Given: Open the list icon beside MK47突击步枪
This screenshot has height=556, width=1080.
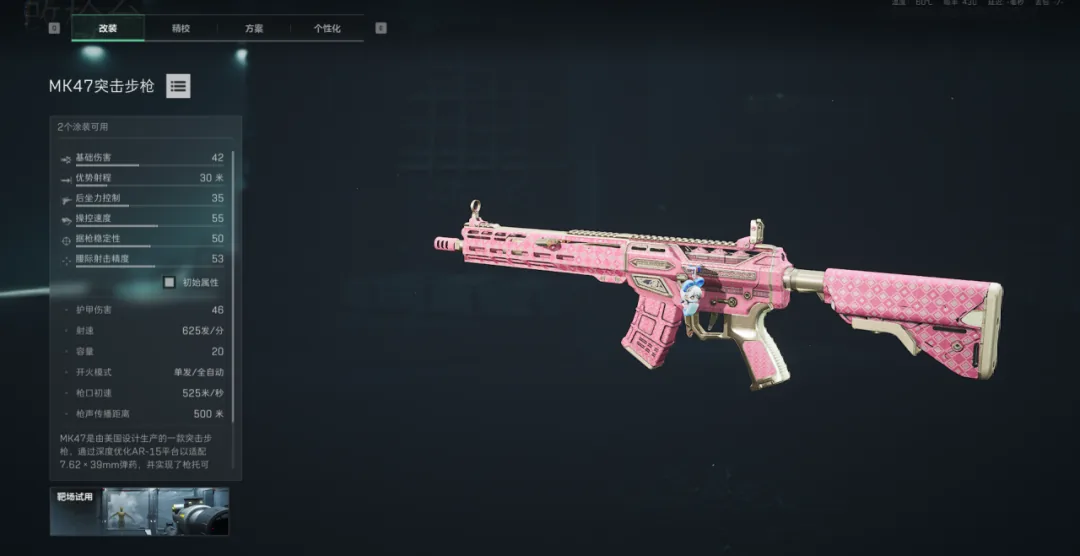Looking at the screenshot, I should coord(178,86).
